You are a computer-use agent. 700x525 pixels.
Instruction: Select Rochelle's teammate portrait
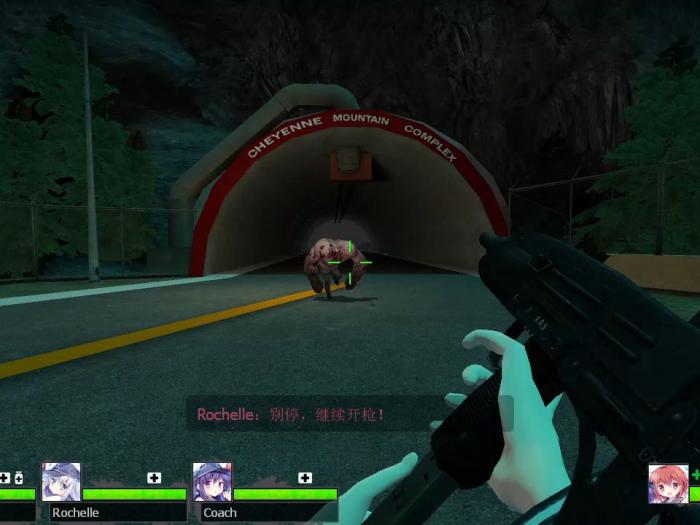click(62, 482)
